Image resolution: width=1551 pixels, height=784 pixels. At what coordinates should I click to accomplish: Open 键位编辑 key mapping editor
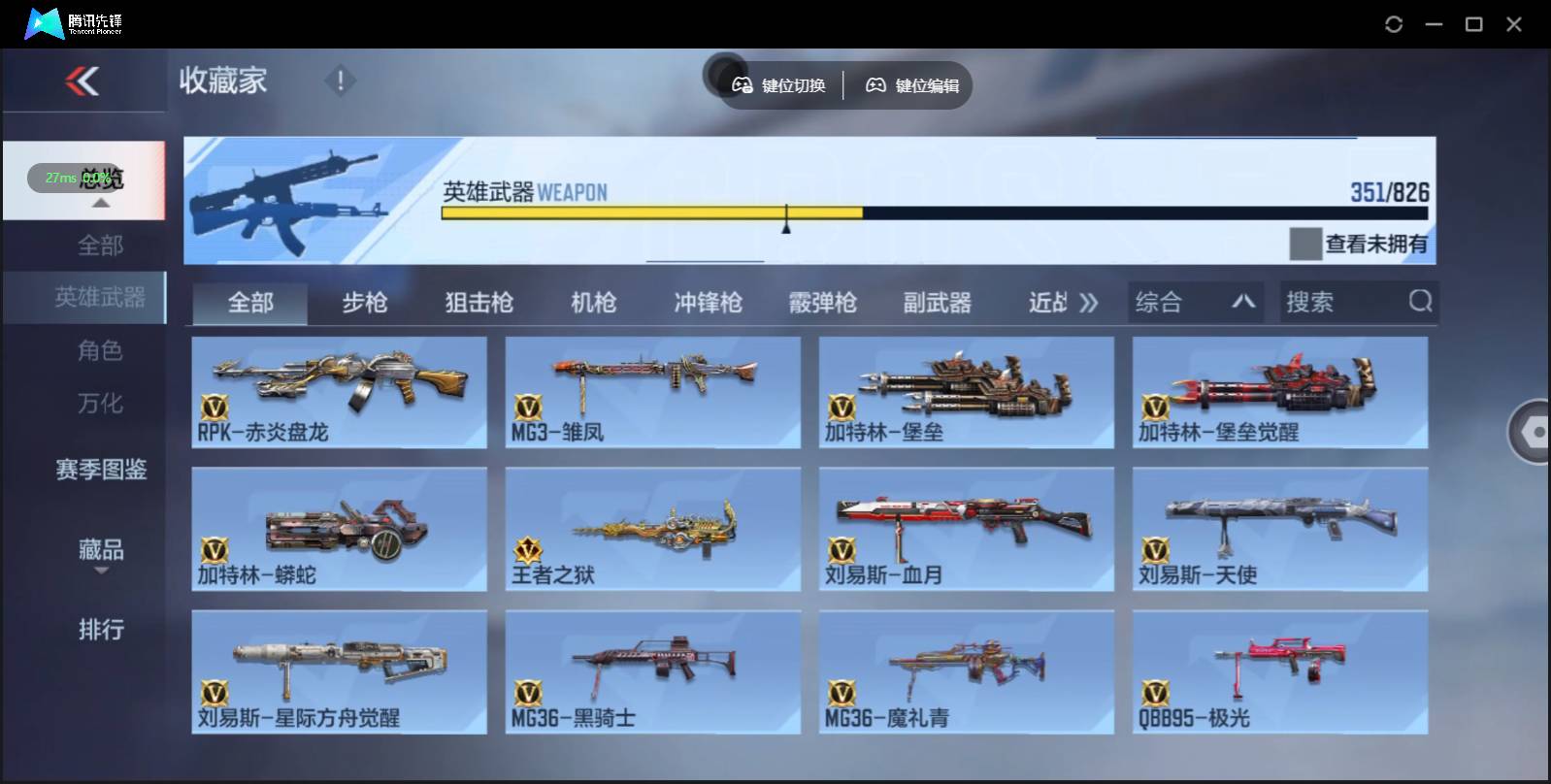coord(909,85)
